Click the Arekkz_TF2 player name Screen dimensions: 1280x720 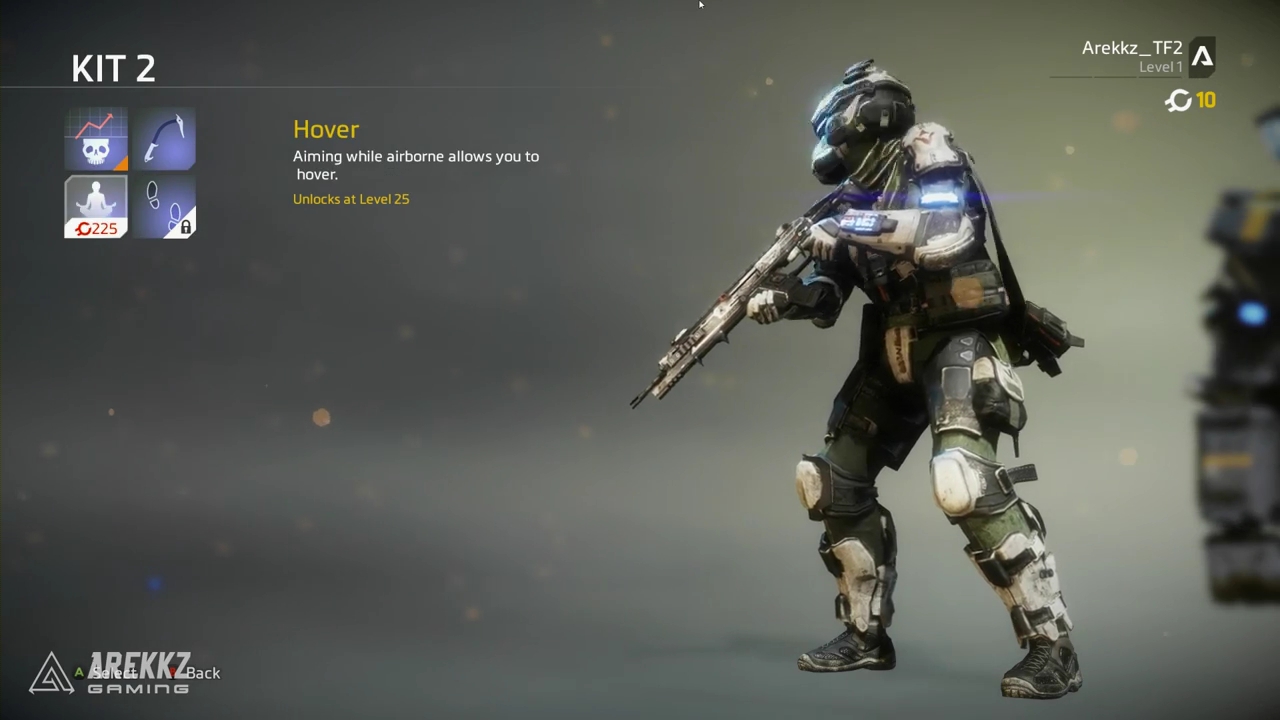click(1131, 47)
